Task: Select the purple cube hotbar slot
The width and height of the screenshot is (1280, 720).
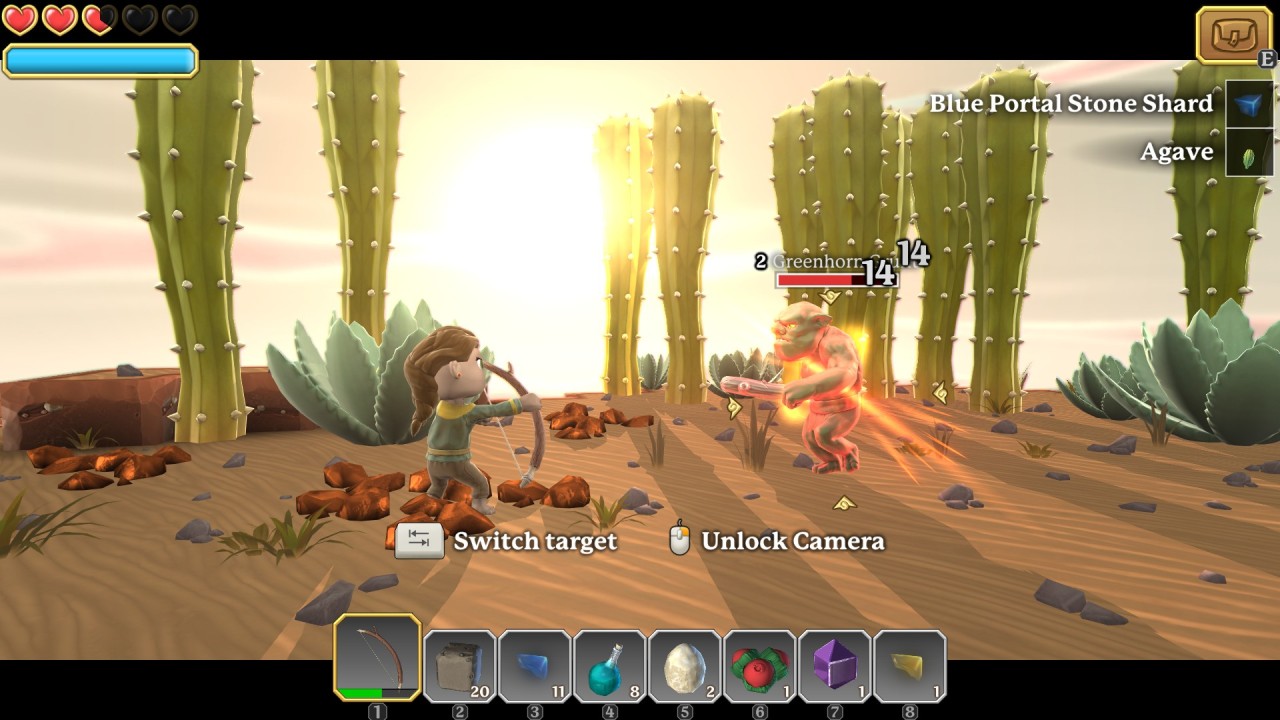Action: pyautogui.click(x=835, y=665)
